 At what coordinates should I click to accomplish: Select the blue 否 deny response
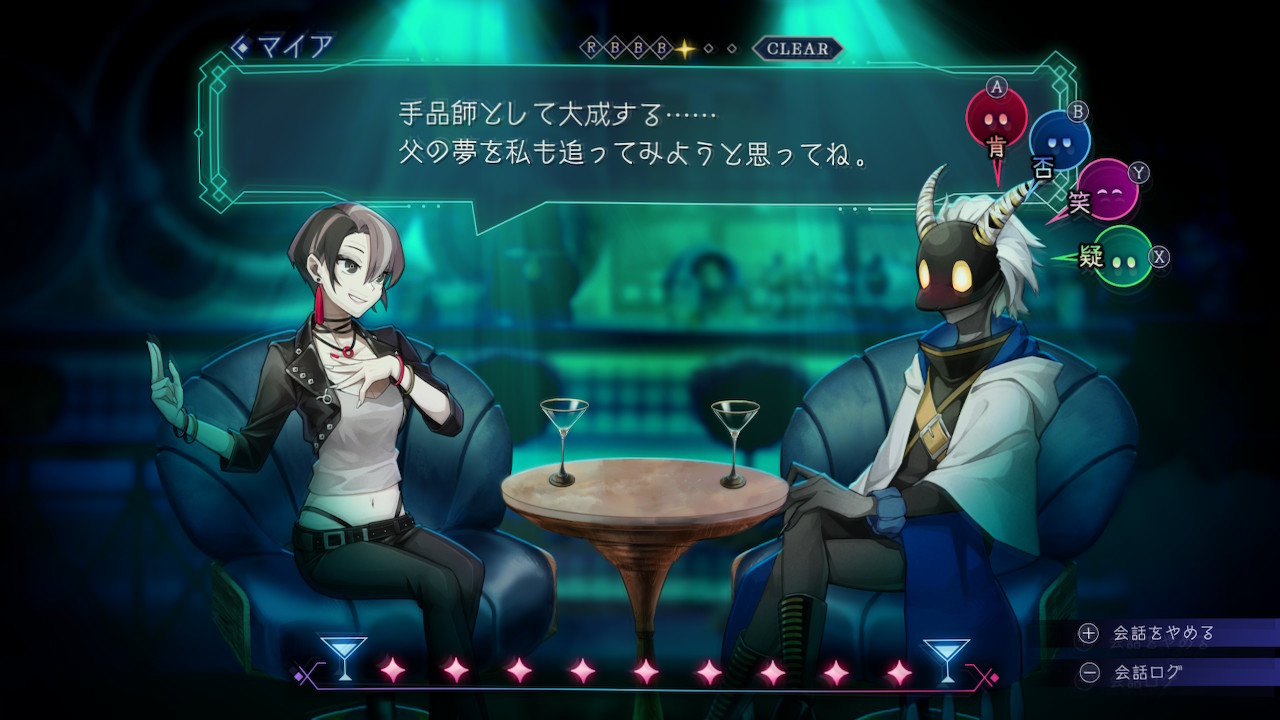1059,141
